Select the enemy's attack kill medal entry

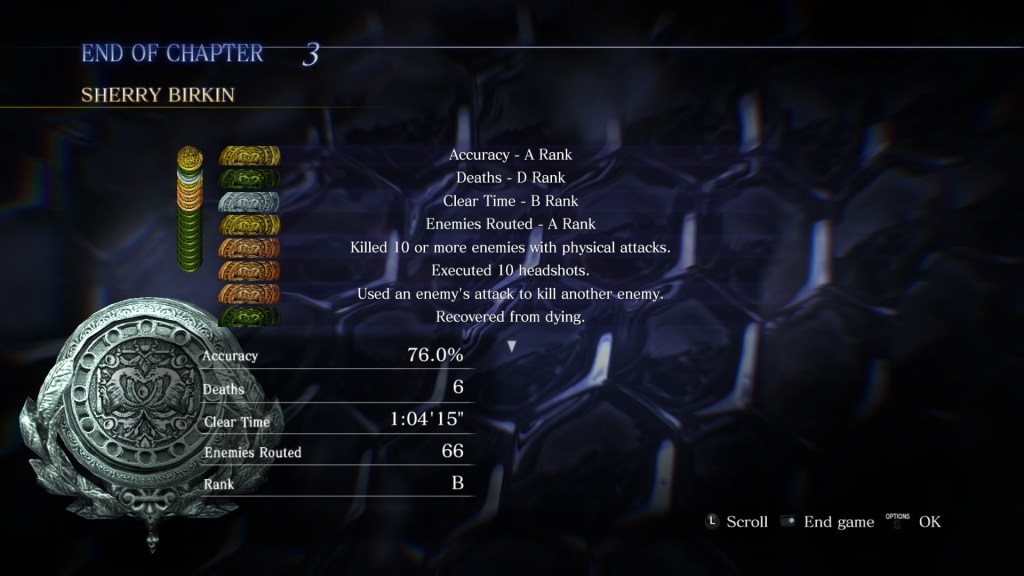click(x=510, y=293)
